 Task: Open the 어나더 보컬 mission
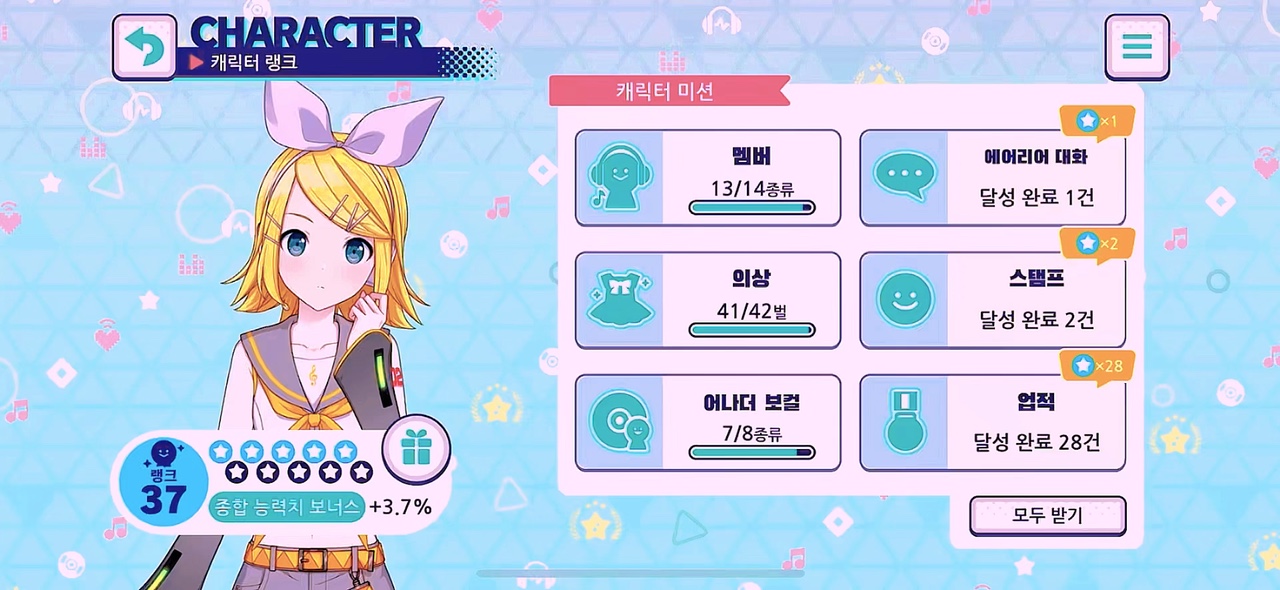707,423
